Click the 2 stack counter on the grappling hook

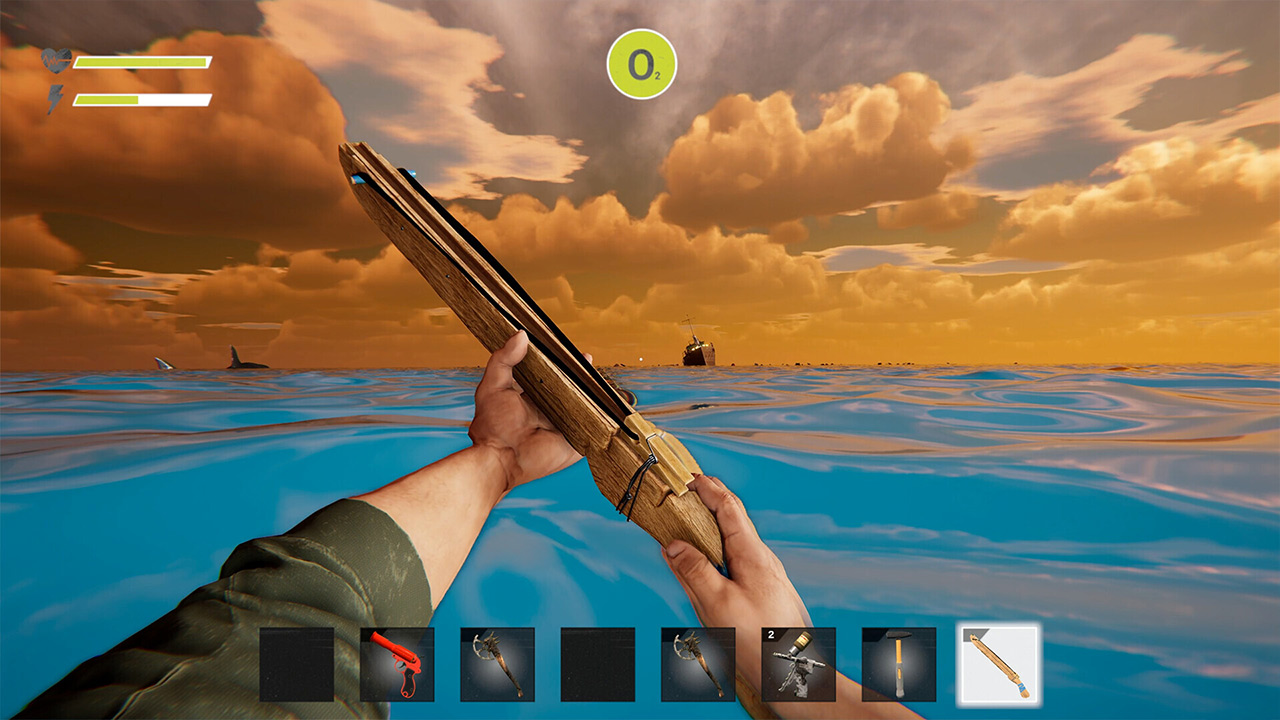point(771,633)
